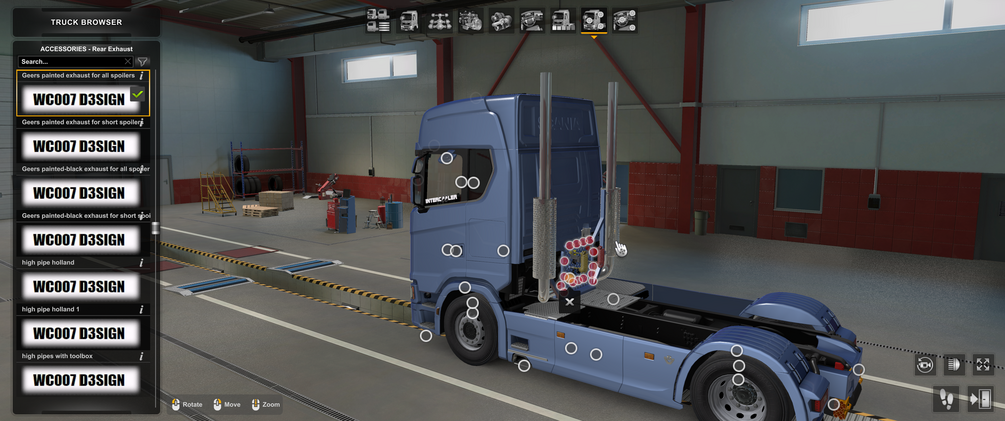The height and width of the screenshot is (421, 1005).
Task: Select high pipes with toolbox exhaust
Action: point(79,380)
